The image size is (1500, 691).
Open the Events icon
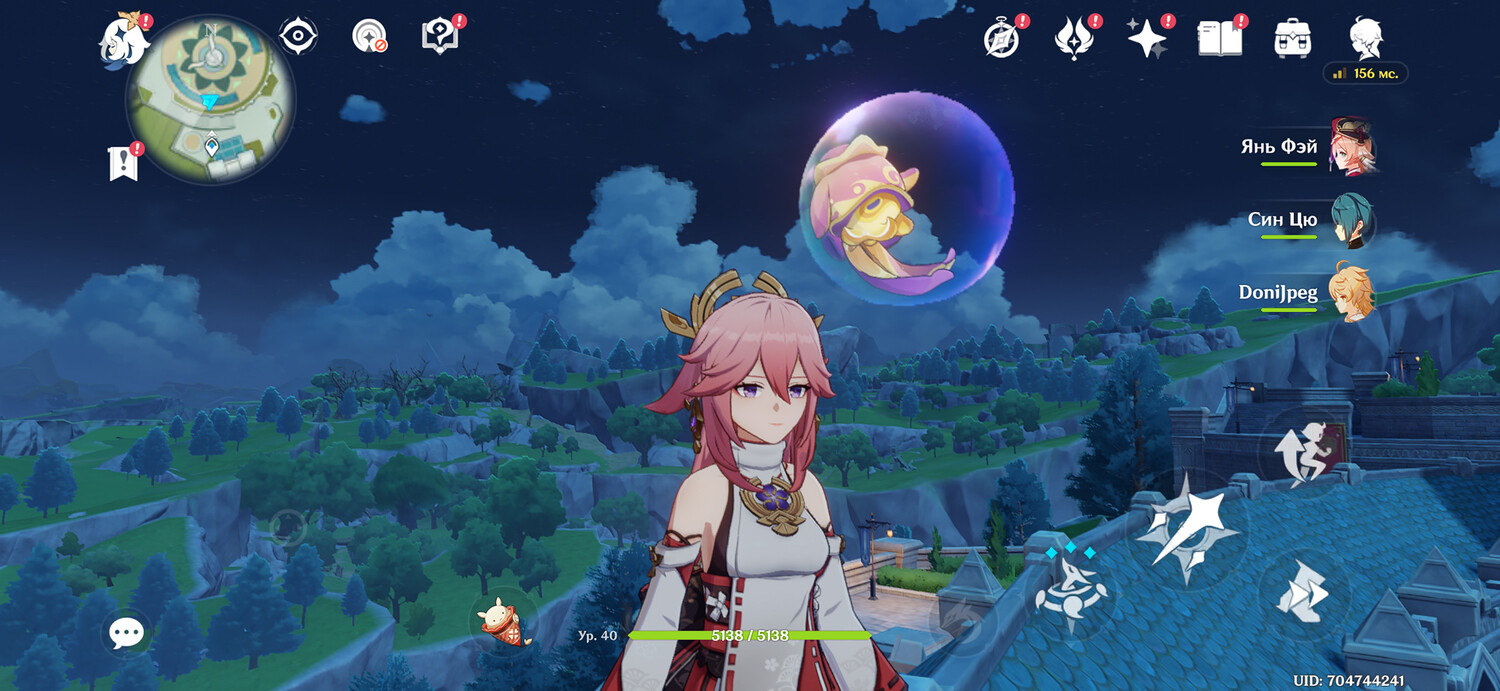coord(1074,38)
